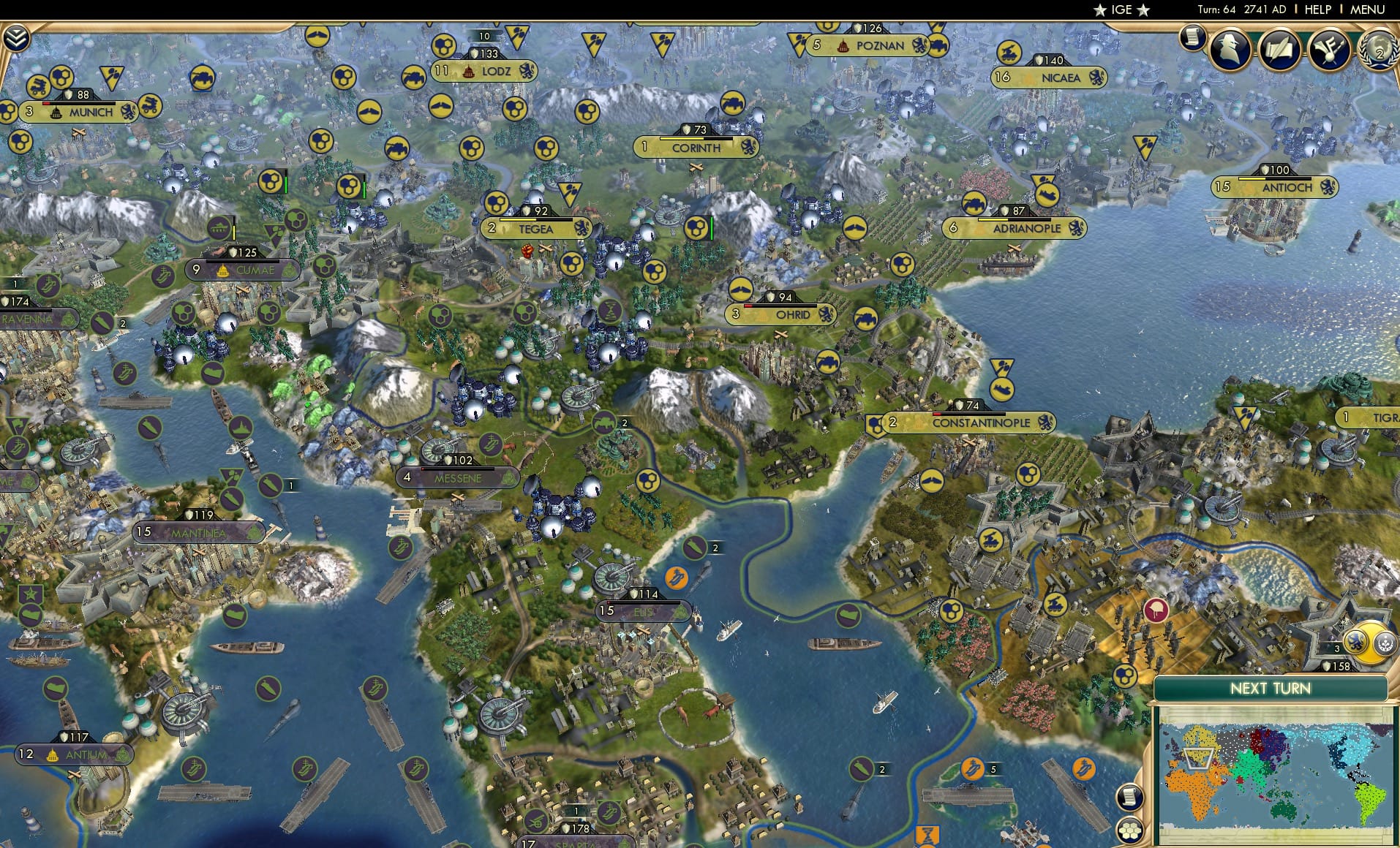Open Constantinople's city banner
The height and width of the screenshot is (848, 1400).
click(x=982, y=423)
